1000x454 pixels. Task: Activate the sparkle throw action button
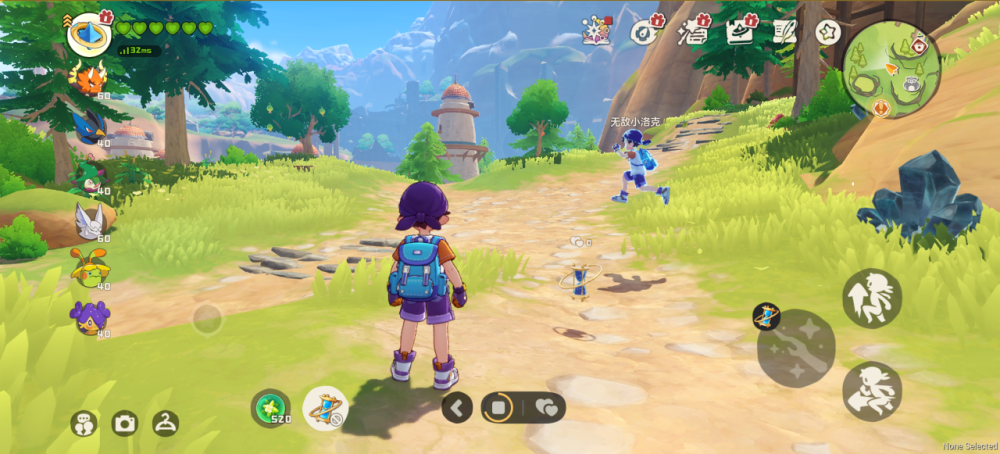(x=796, y=349)
